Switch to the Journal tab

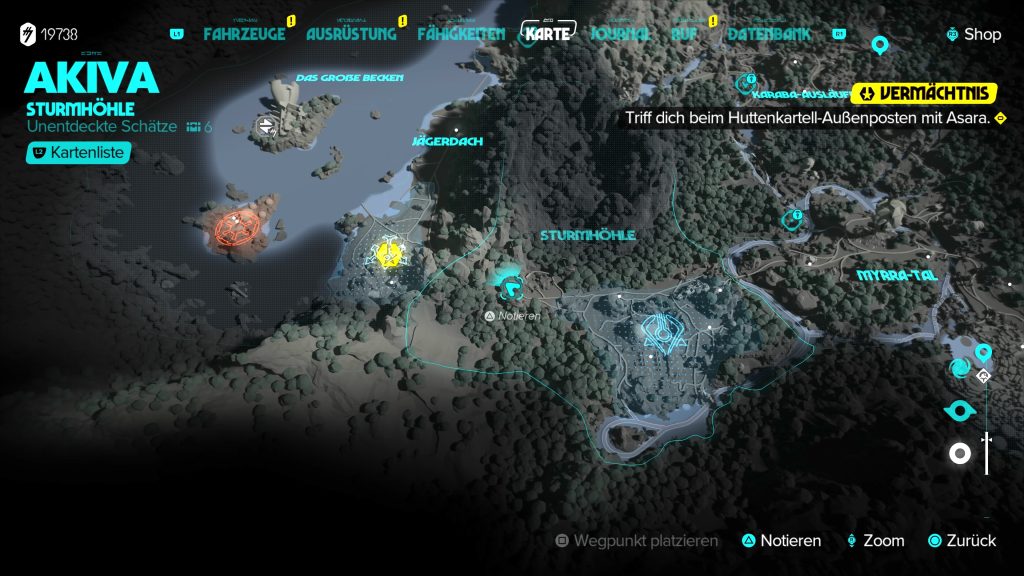pyautogui.click(x=620, y=33)
